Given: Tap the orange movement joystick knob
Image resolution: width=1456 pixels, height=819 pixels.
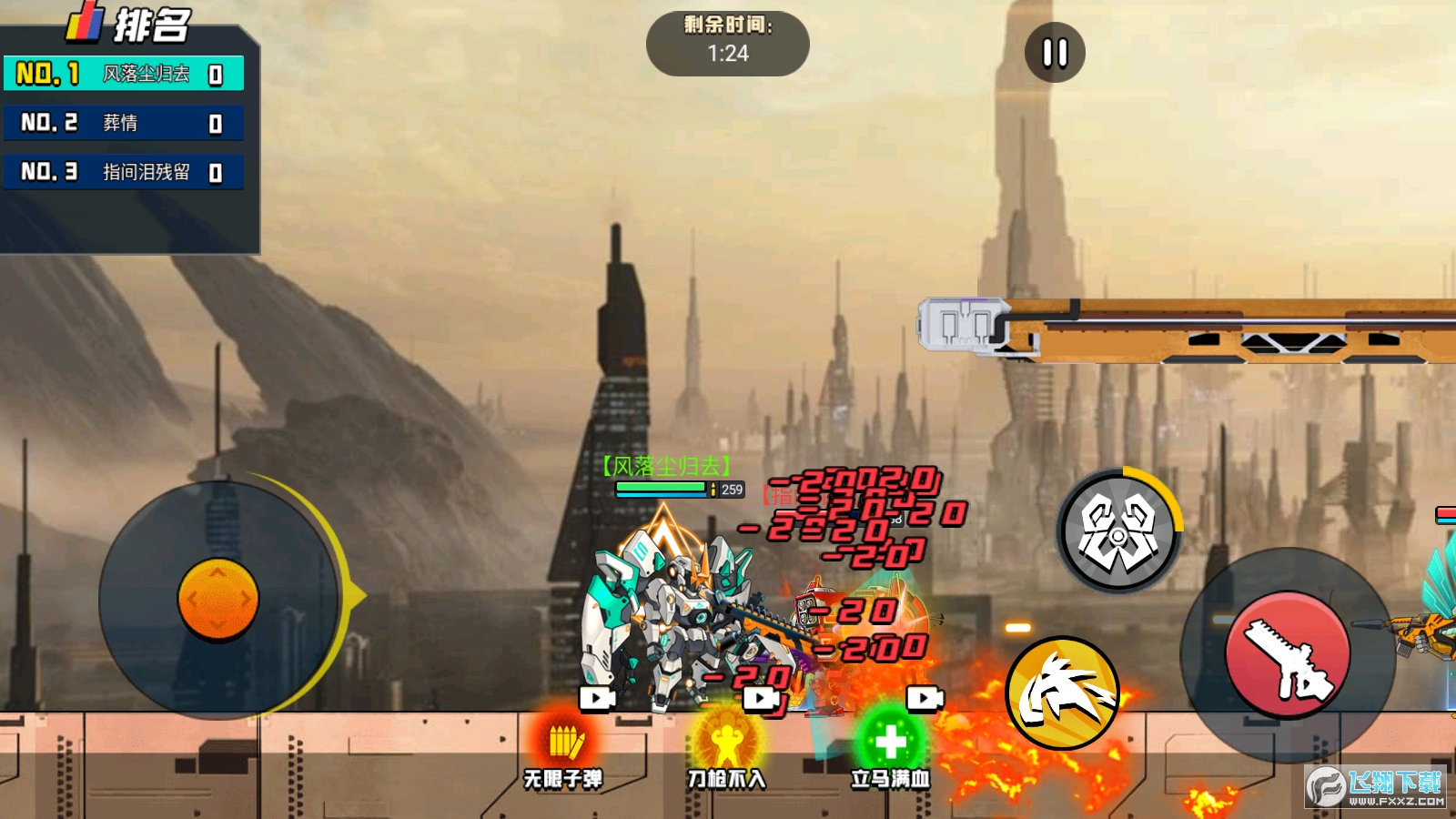Looking at the screenshot, I should point(218,600).
